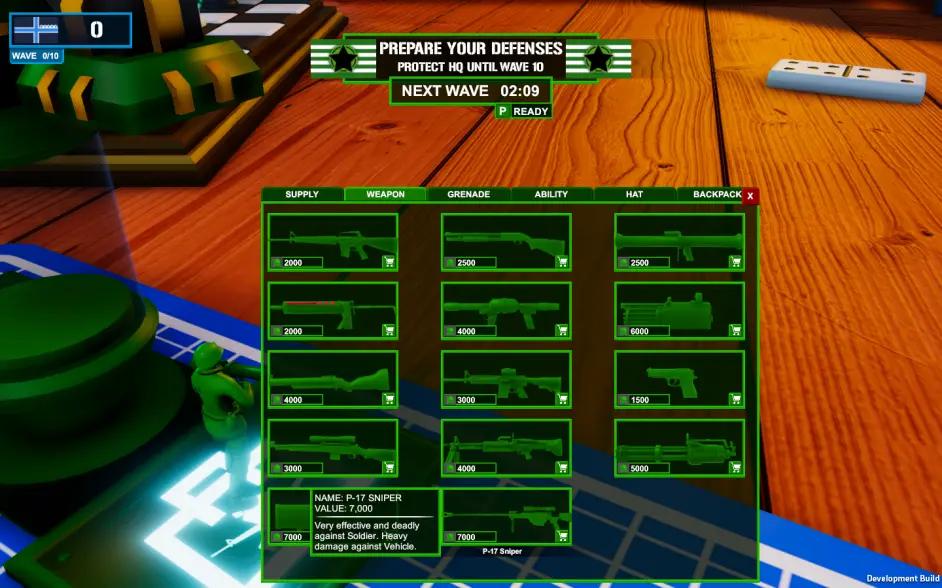The width and height of the screenshot is (942, 588).
Task: Open the Grenade shop tab
Action: point(468,194)
